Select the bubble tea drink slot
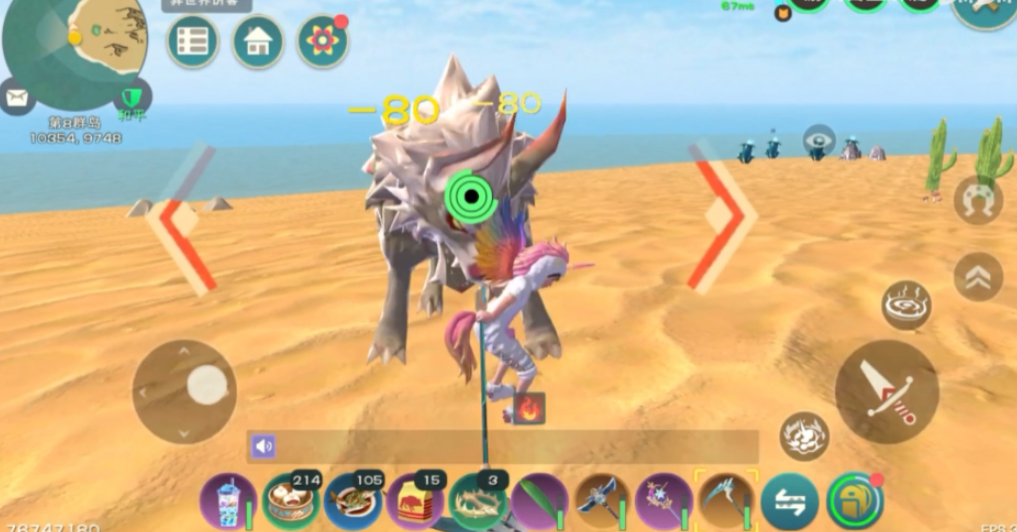The height and width of the screenshot is (532, 1017). tap(228, 500)
